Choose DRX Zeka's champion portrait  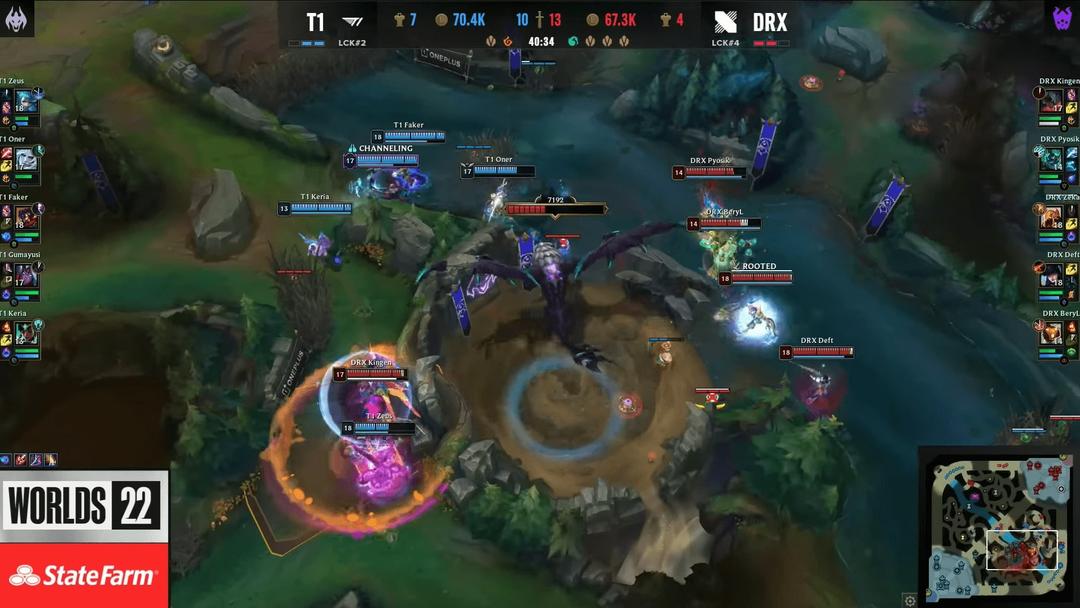click(x=1052, y=217)
